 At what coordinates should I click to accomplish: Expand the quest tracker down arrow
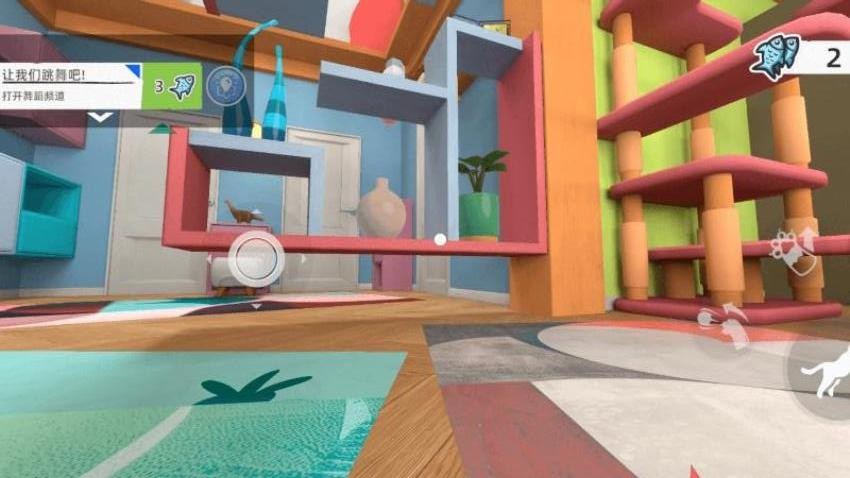click(99, 117)
